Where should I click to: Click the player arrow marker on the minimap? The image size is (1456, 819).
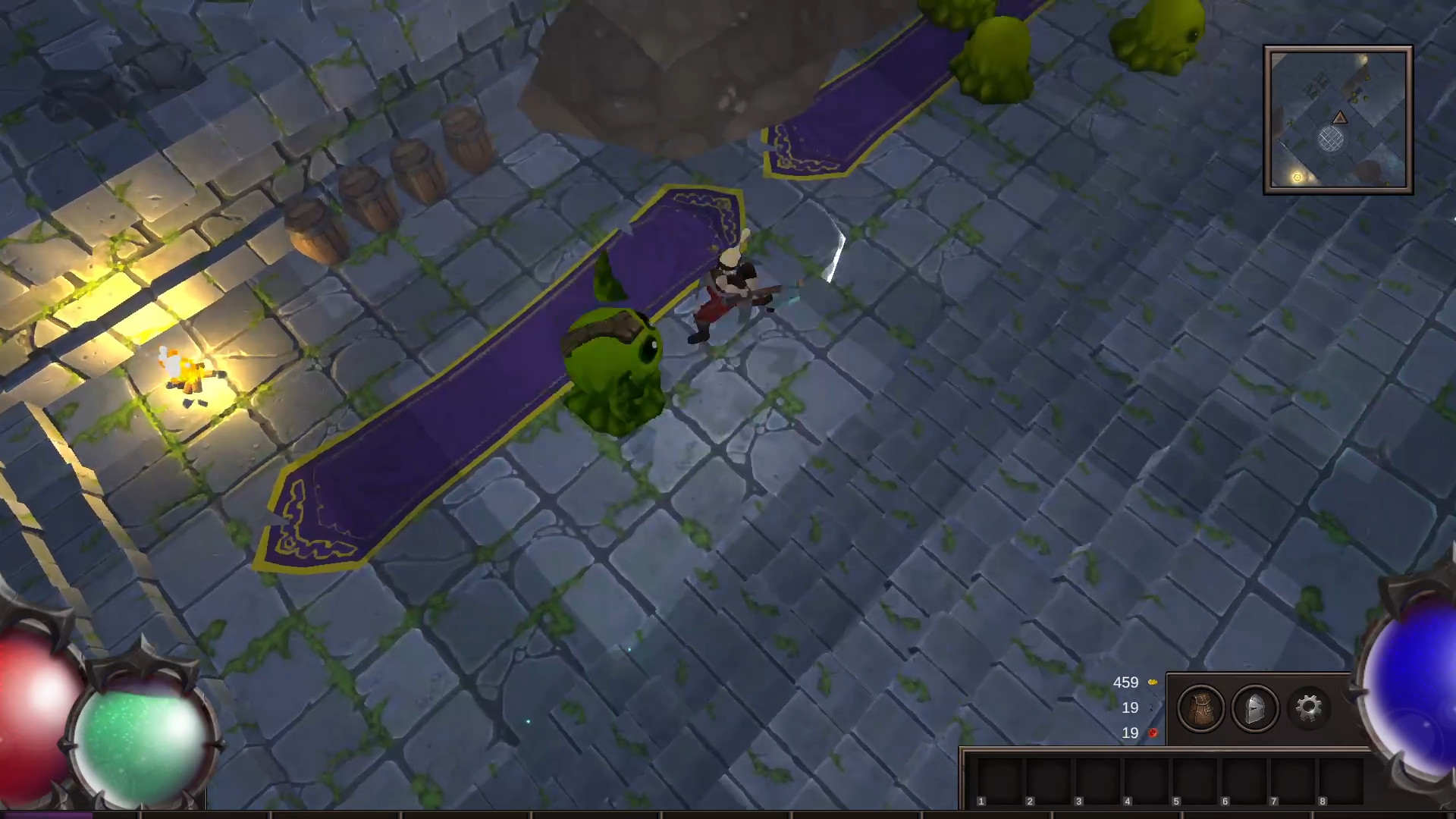1341,118
